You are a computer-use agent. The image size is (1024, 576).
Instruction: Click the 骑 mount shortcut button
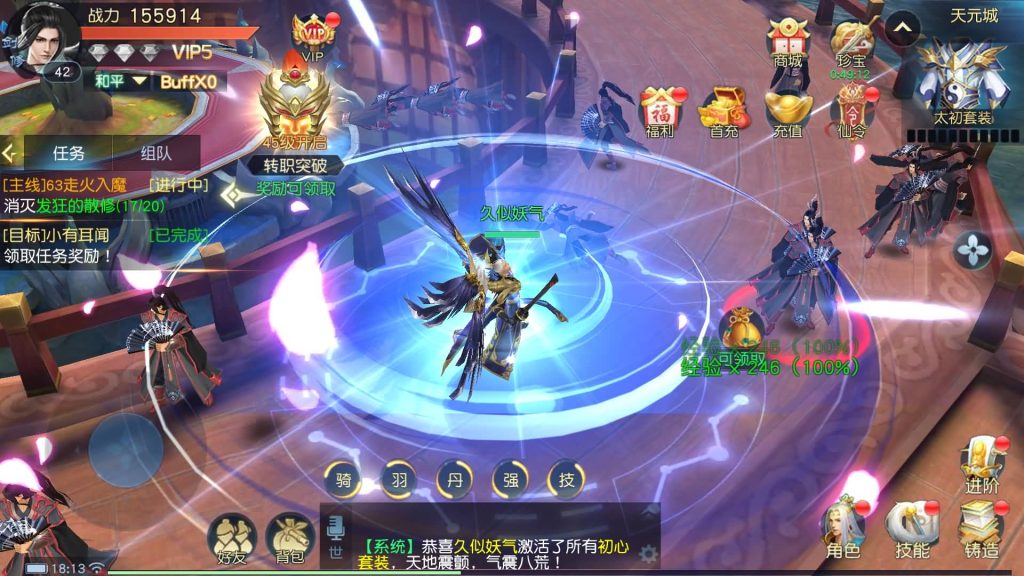coord(344,480)
